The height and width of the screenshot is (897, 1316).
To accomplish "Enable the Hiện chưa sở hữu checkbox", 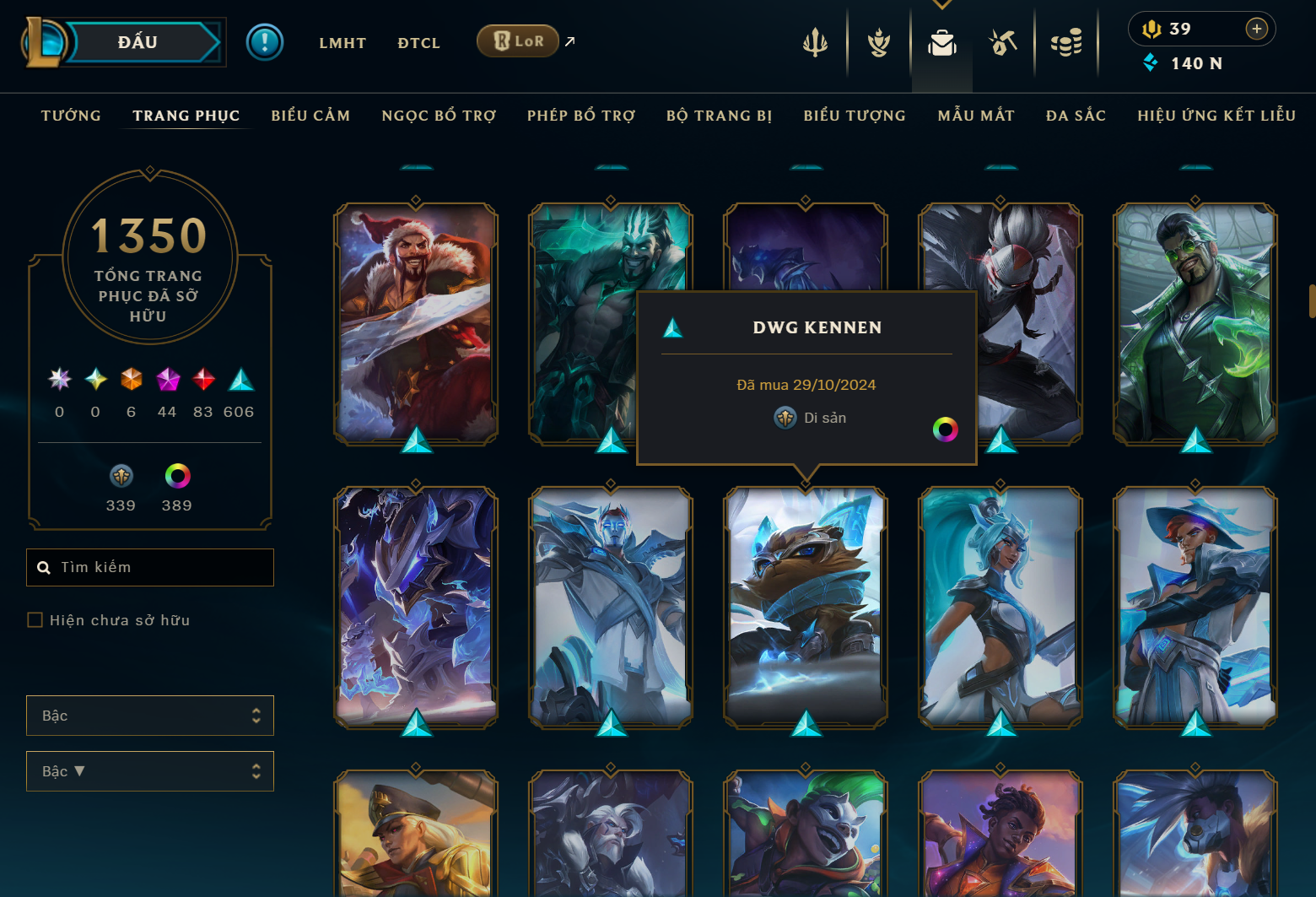I will pyautogui.click(x=35, y=619).
